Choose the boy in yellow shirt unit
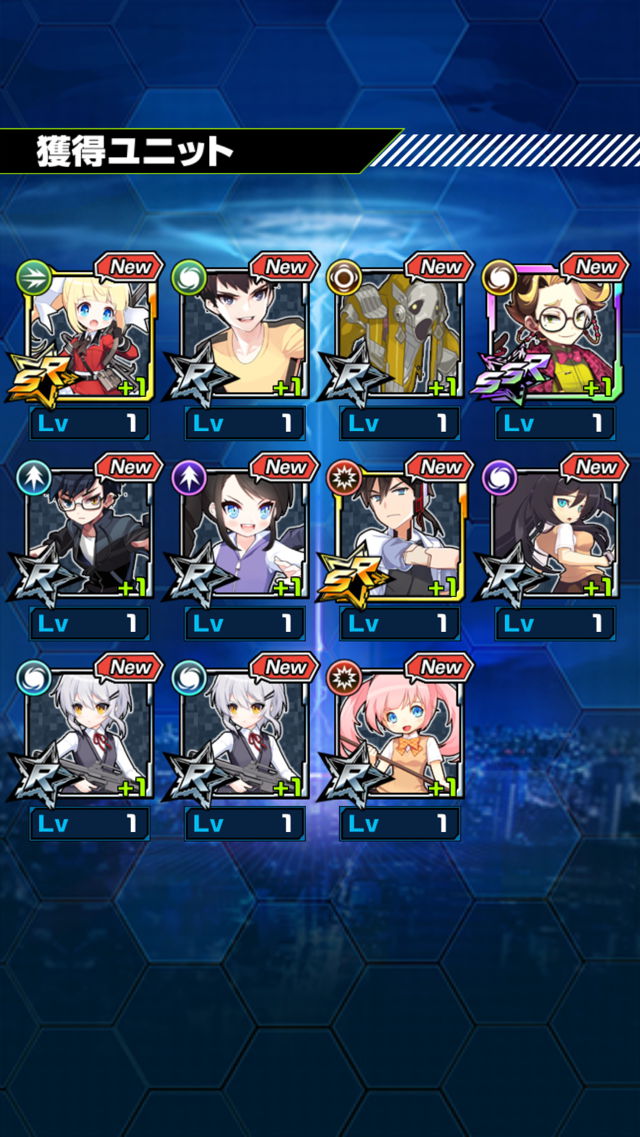 coord(244,332)
